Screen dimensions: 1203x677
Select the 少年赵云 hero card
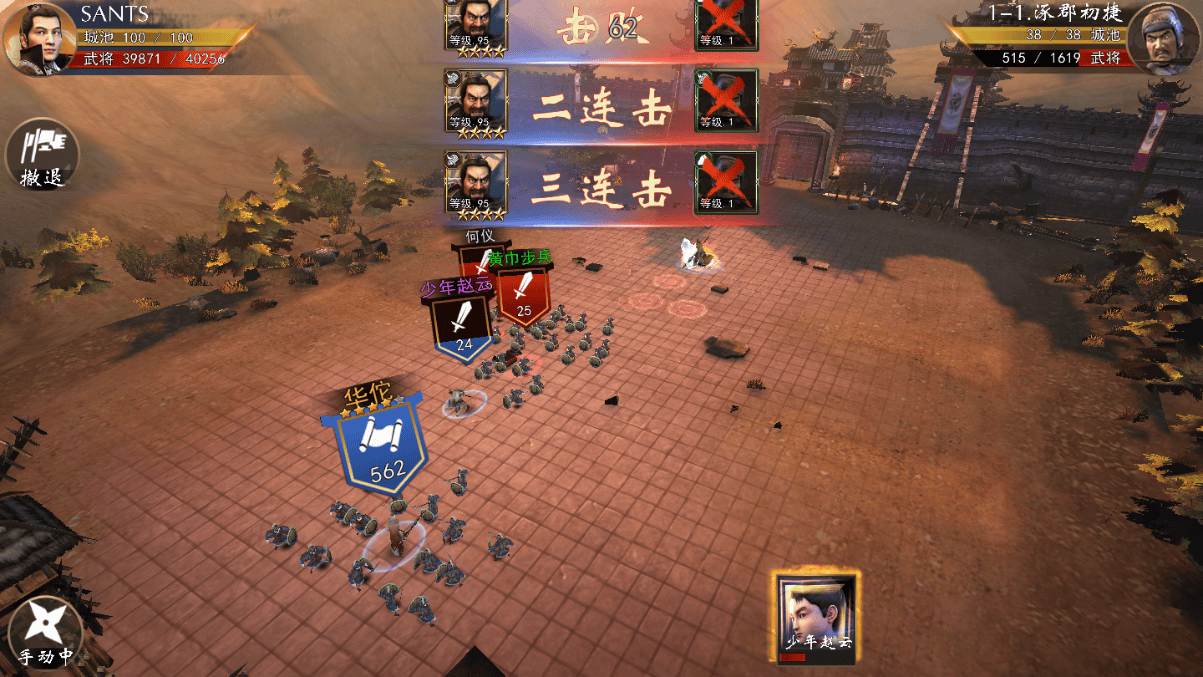(x=816, y=615)
